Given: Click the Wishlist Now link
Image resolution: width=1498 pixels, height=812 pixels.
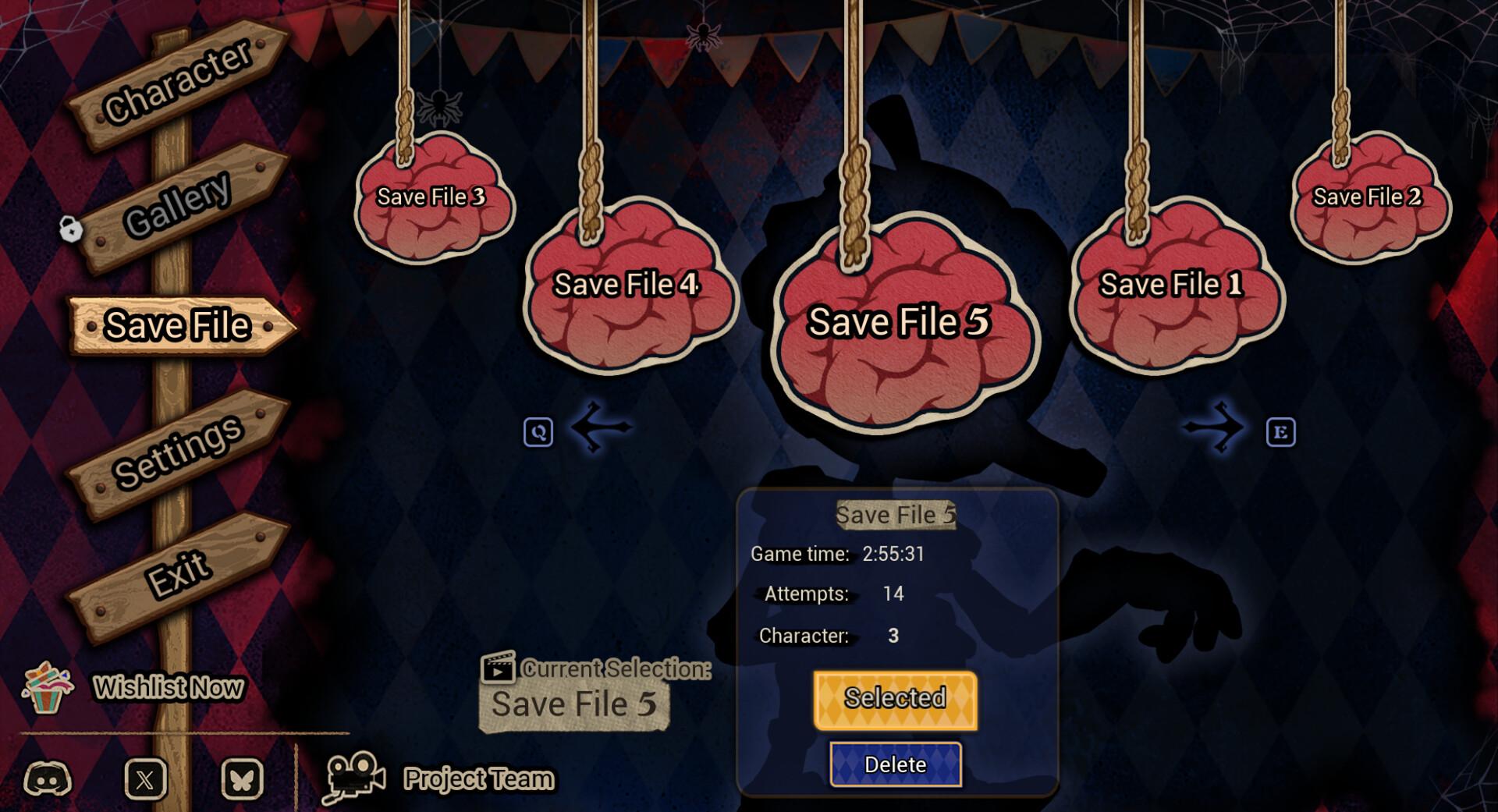Looking at the screenshot, I should [169, 688].
